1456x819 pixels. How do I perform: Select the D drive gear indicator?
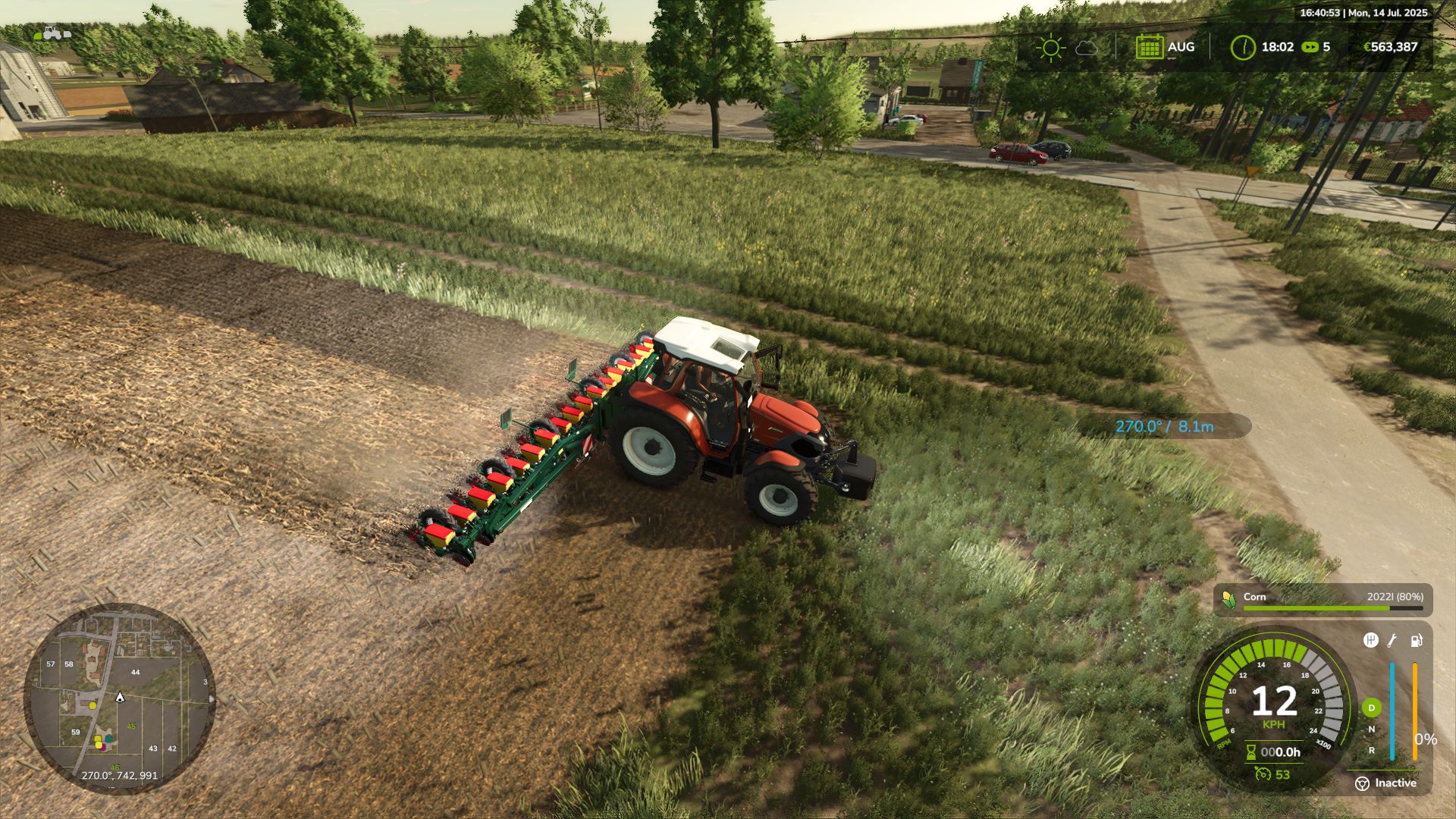(1372, 708)
